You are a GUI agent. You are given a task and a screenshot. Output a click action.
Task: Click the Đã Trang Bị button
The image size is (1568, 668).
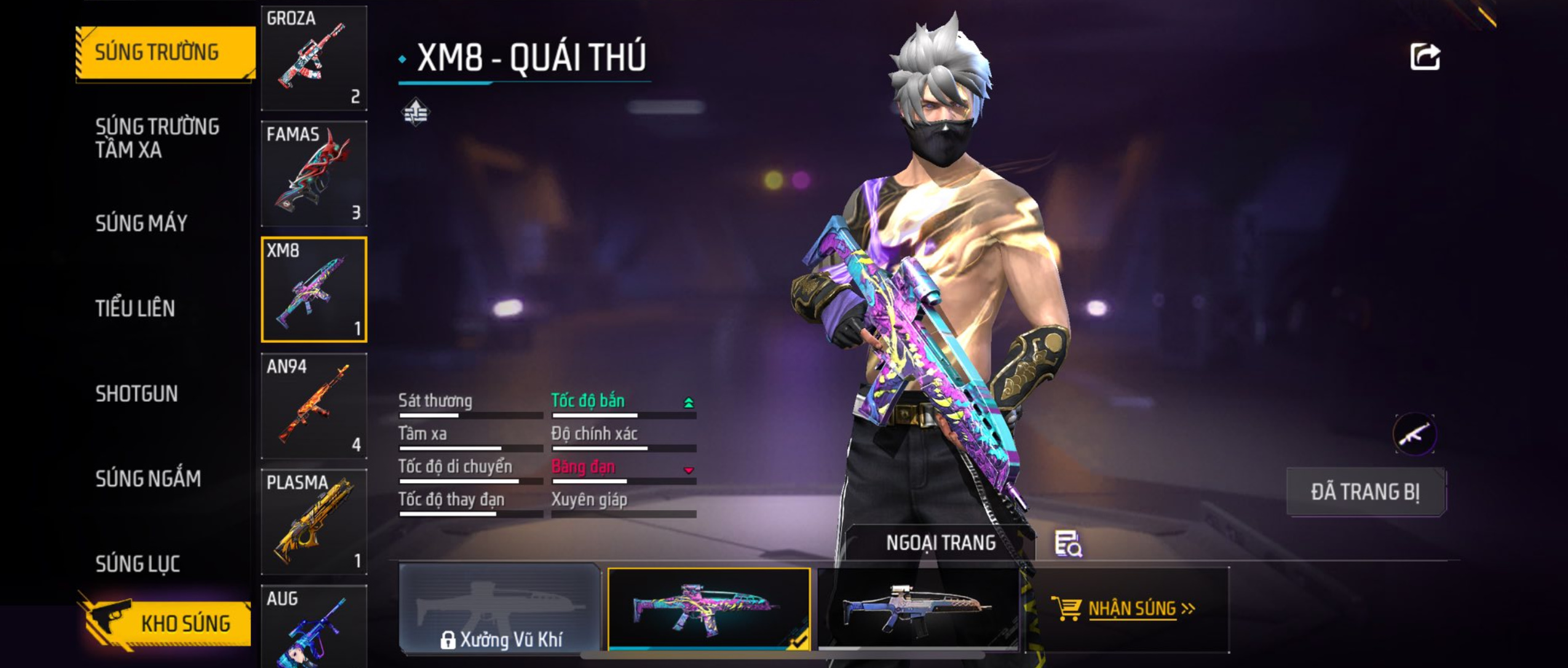[x=1366, y=492]
